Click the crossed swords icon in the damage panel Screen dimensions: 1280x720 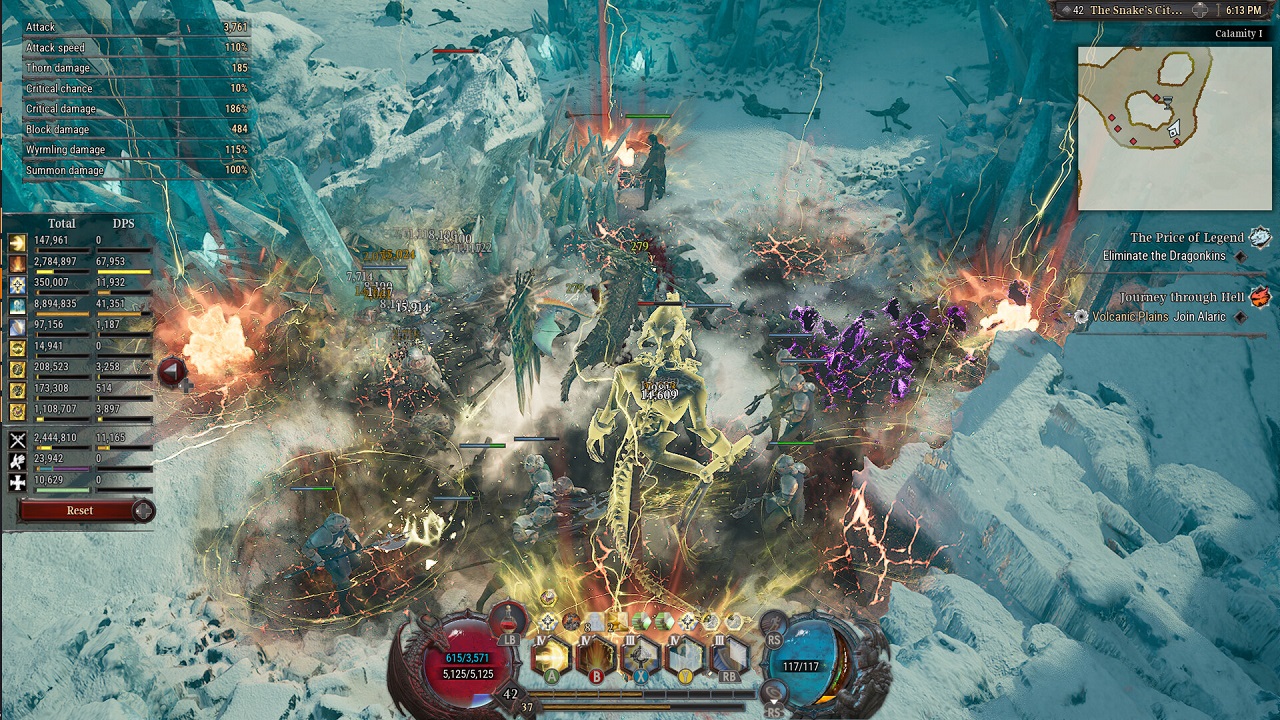(17, 440)
